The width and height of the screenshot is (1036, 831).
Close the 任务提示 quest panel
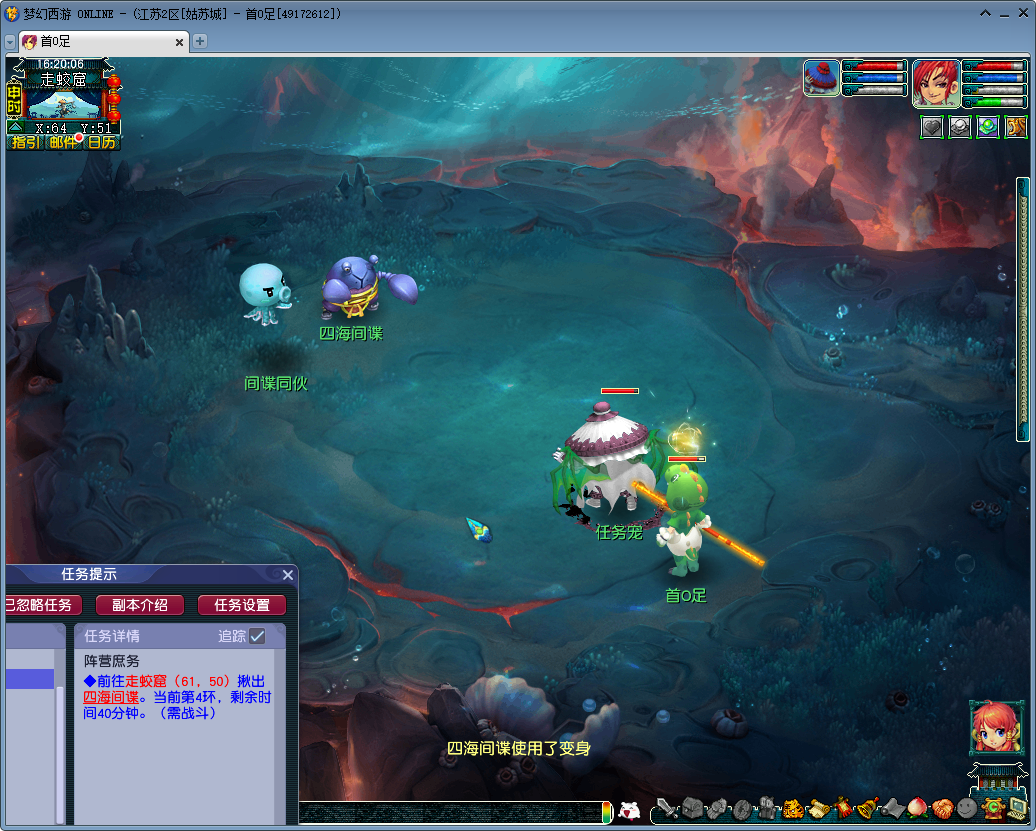[x=288, y=575]
